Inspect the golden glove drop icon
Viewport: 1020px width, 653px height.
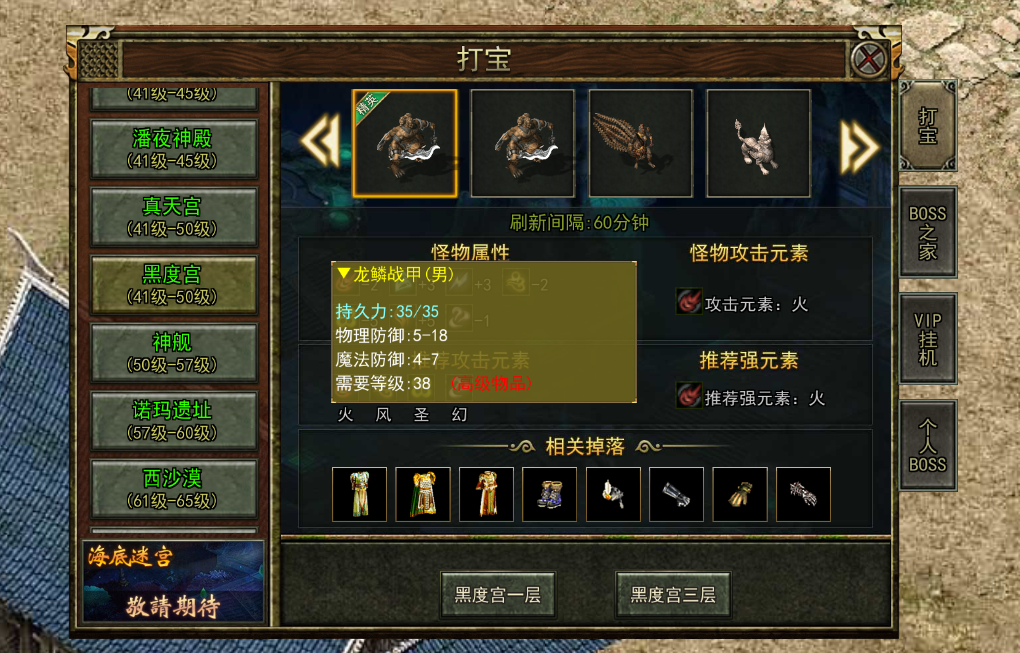point(740,494)
